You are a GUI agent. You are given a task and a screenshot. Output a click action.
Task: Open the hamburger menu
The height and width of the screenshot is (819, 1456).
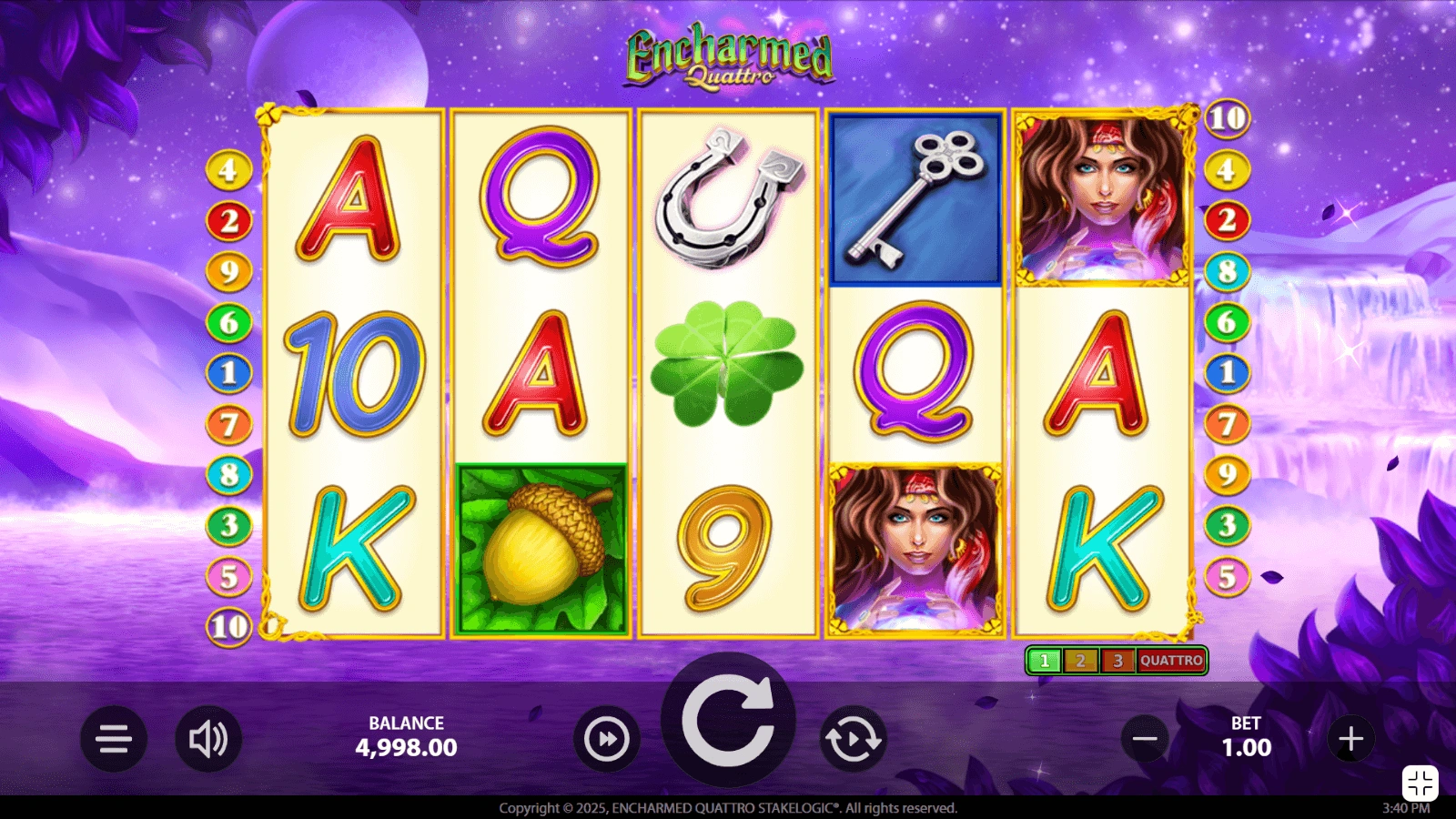click(x=114, y=739)
